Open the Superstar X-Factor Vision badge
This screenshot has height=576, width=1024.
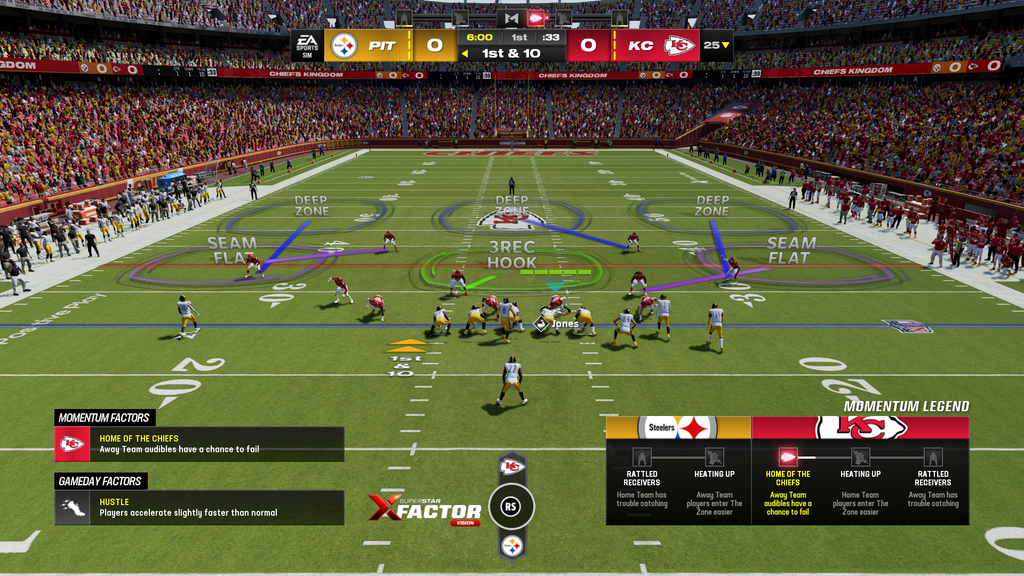pos(424,509)
